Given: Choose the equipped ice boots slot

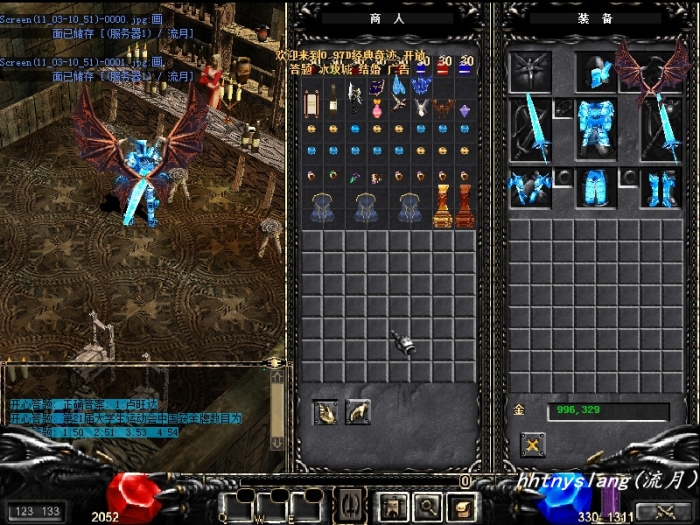Looking at the screenshot, I should click(661, 187).
